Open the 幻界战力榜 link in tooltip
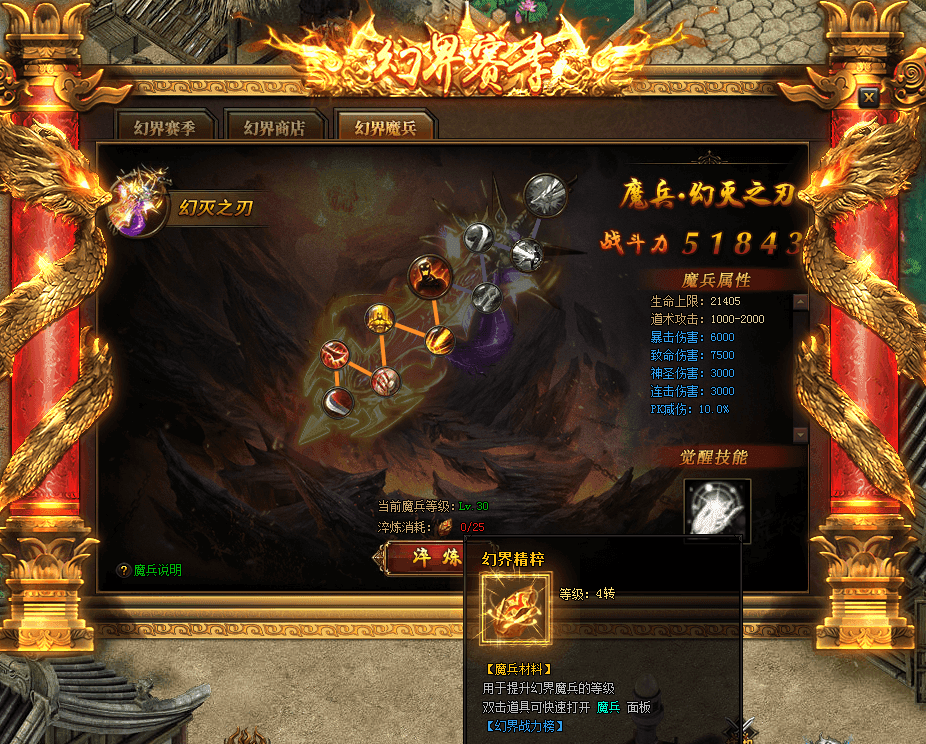The height and width of the screenshot is (744, 926). click(x=525, y=726)
